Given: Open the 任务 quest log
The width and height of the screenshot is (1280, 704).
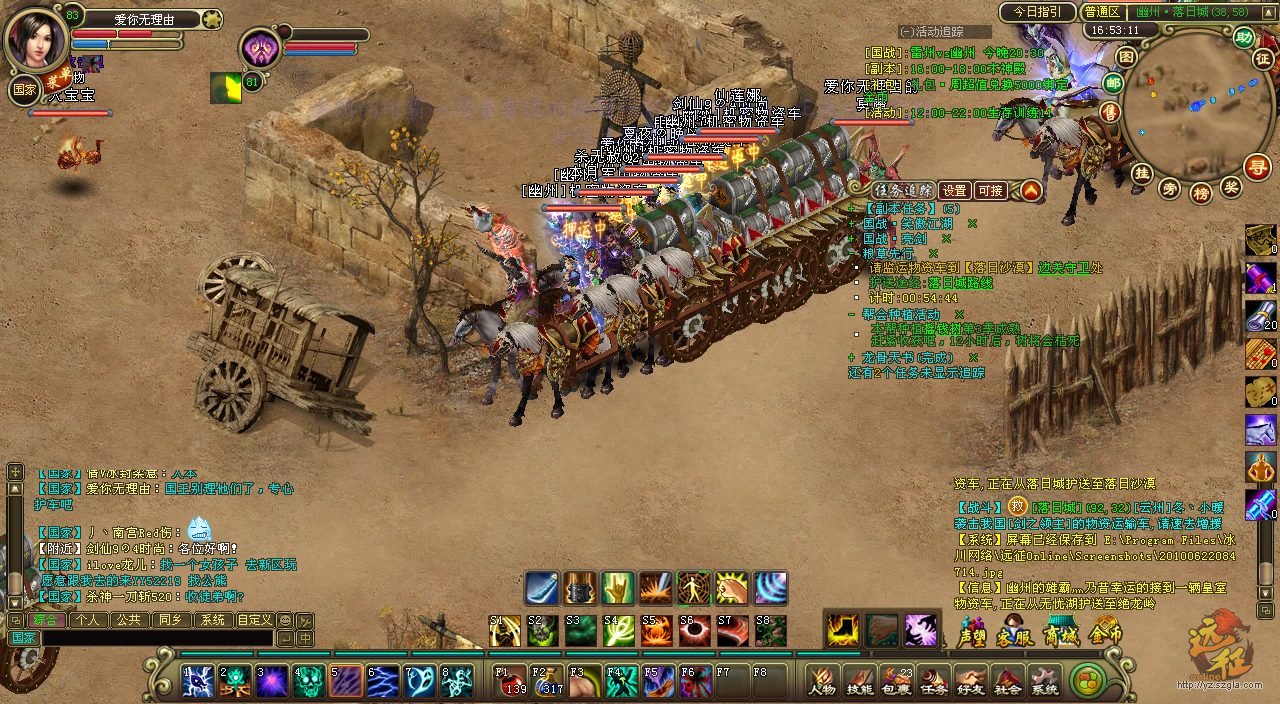Looking at the screenshot, I should 934,682.
